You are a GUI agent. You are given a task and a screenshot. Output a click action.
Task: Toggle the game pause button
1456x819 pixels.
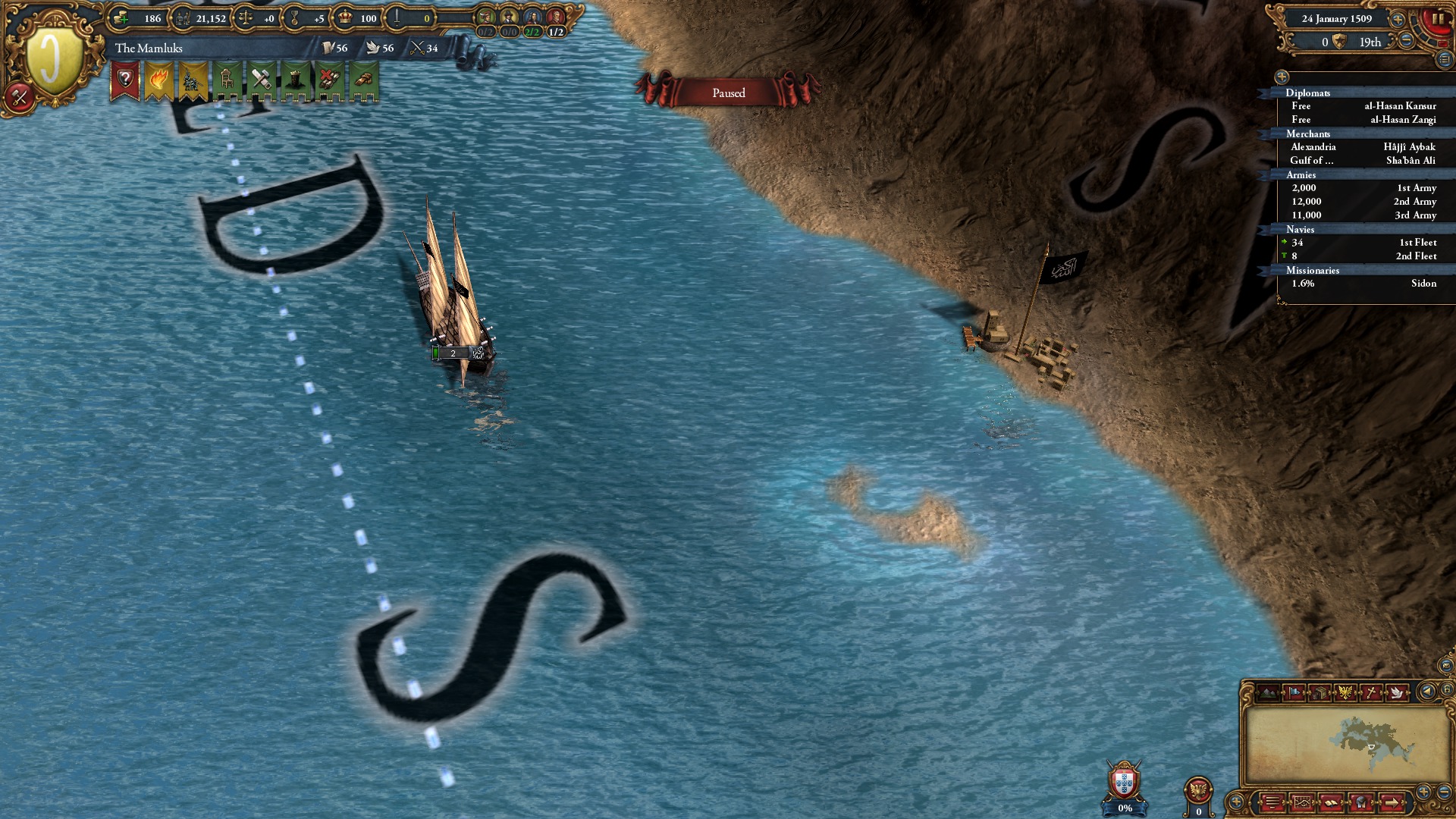1439,17
